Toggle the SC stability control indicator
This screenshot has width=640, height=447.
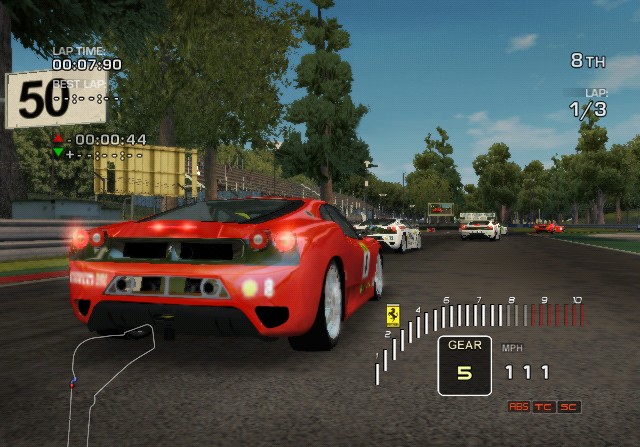(569, 407)
